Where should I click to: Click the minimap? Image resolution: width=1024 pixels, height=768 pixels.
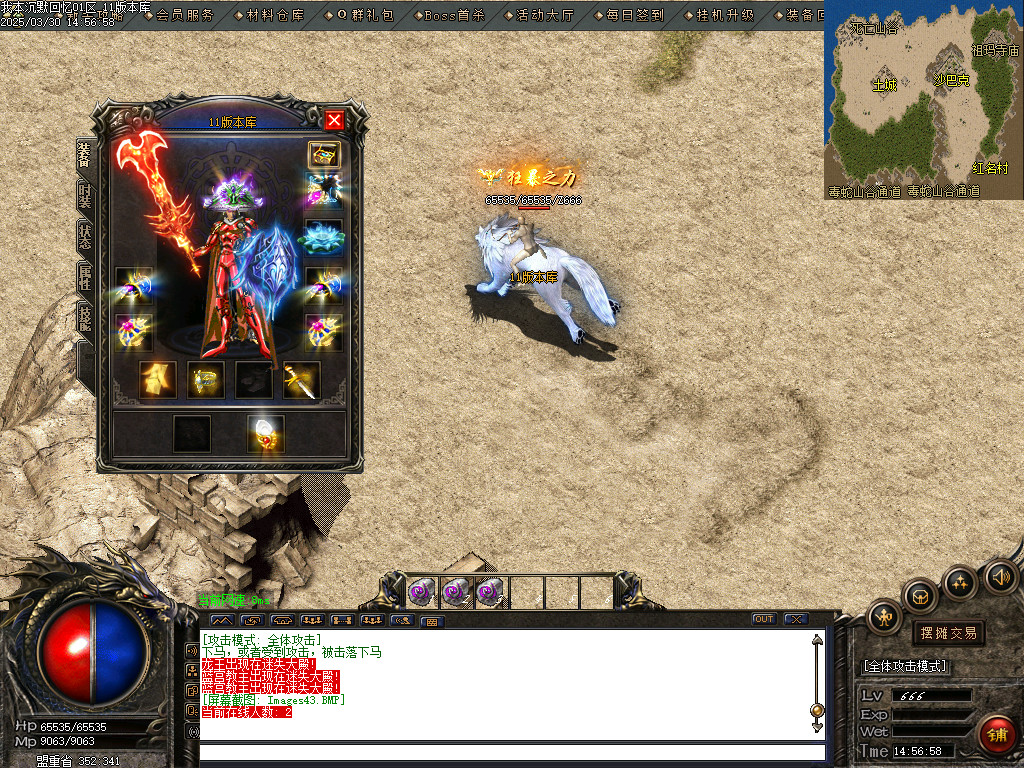pos(923,99)
